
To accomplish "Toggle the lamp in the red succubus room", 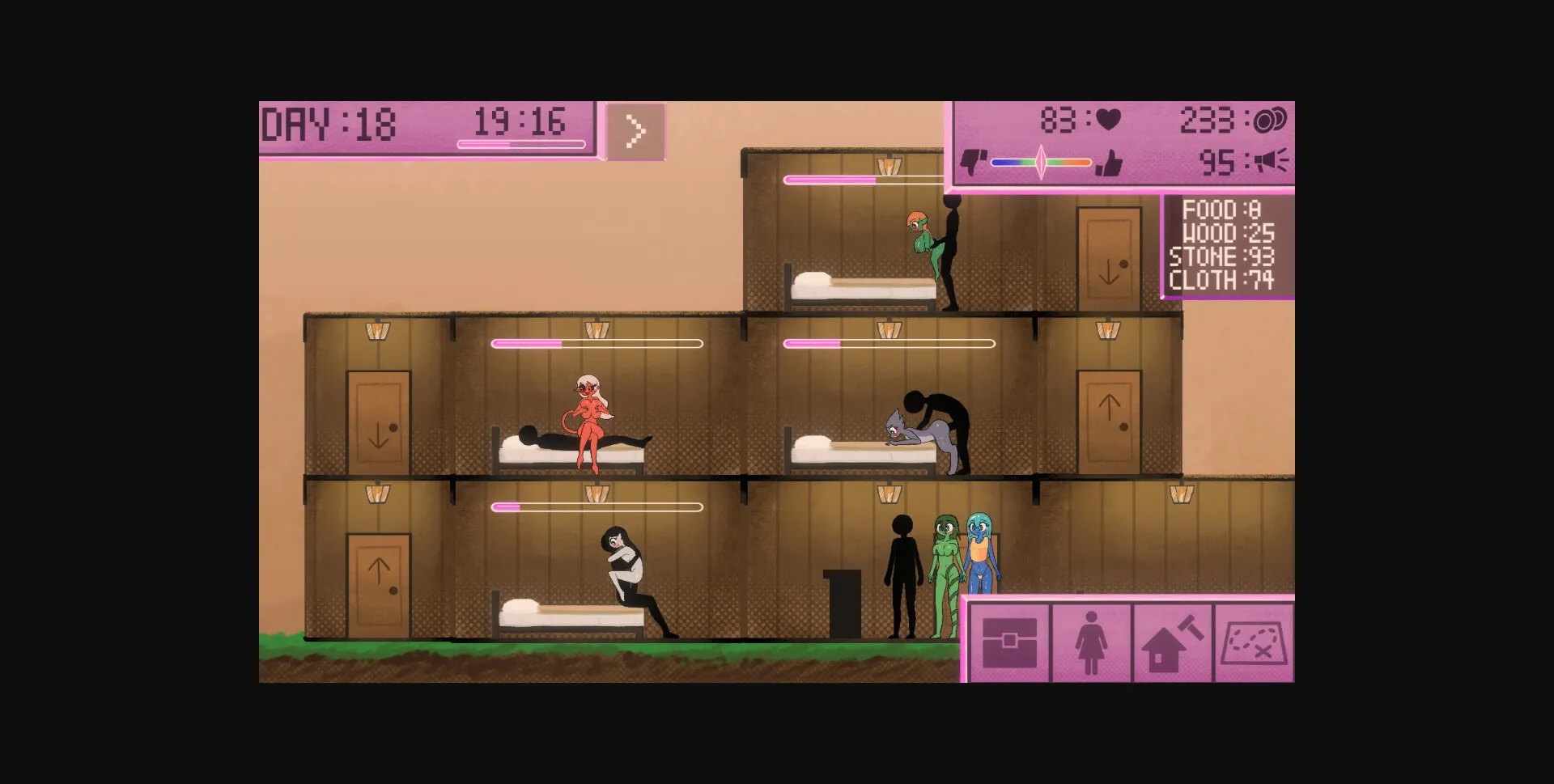I will (x=599, y=332).
